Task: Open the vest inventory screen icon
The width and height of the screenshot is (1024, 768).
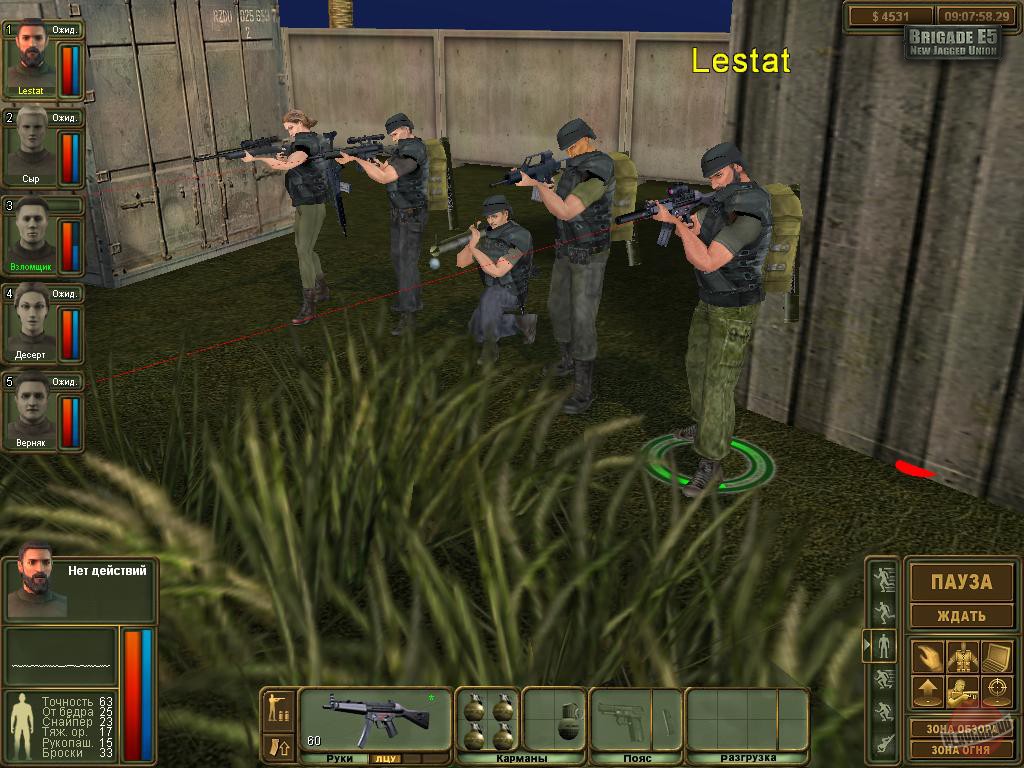Action: [x=961, y=657]
